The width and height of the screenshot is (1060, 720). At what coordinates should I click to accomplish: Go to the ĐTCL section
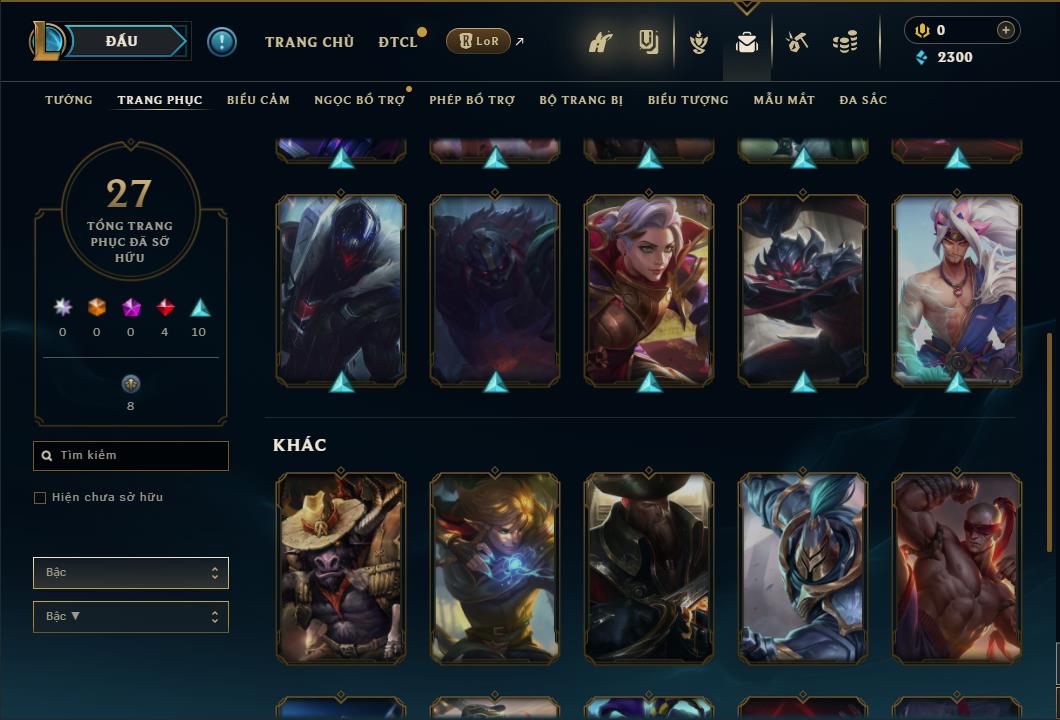[398, 42]
